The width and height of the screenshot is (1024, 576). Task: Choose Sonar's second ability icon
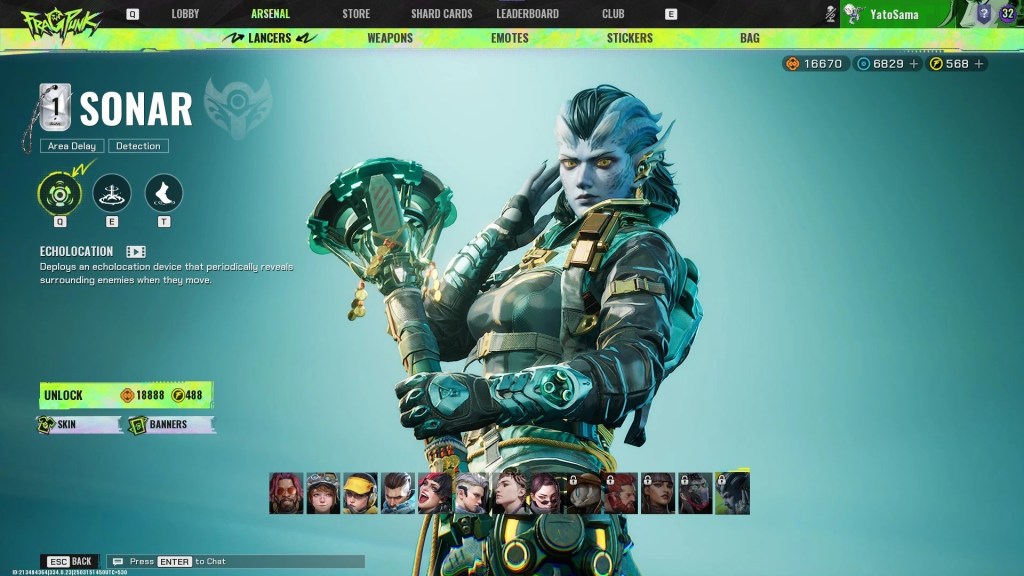[x=112, y=192]
